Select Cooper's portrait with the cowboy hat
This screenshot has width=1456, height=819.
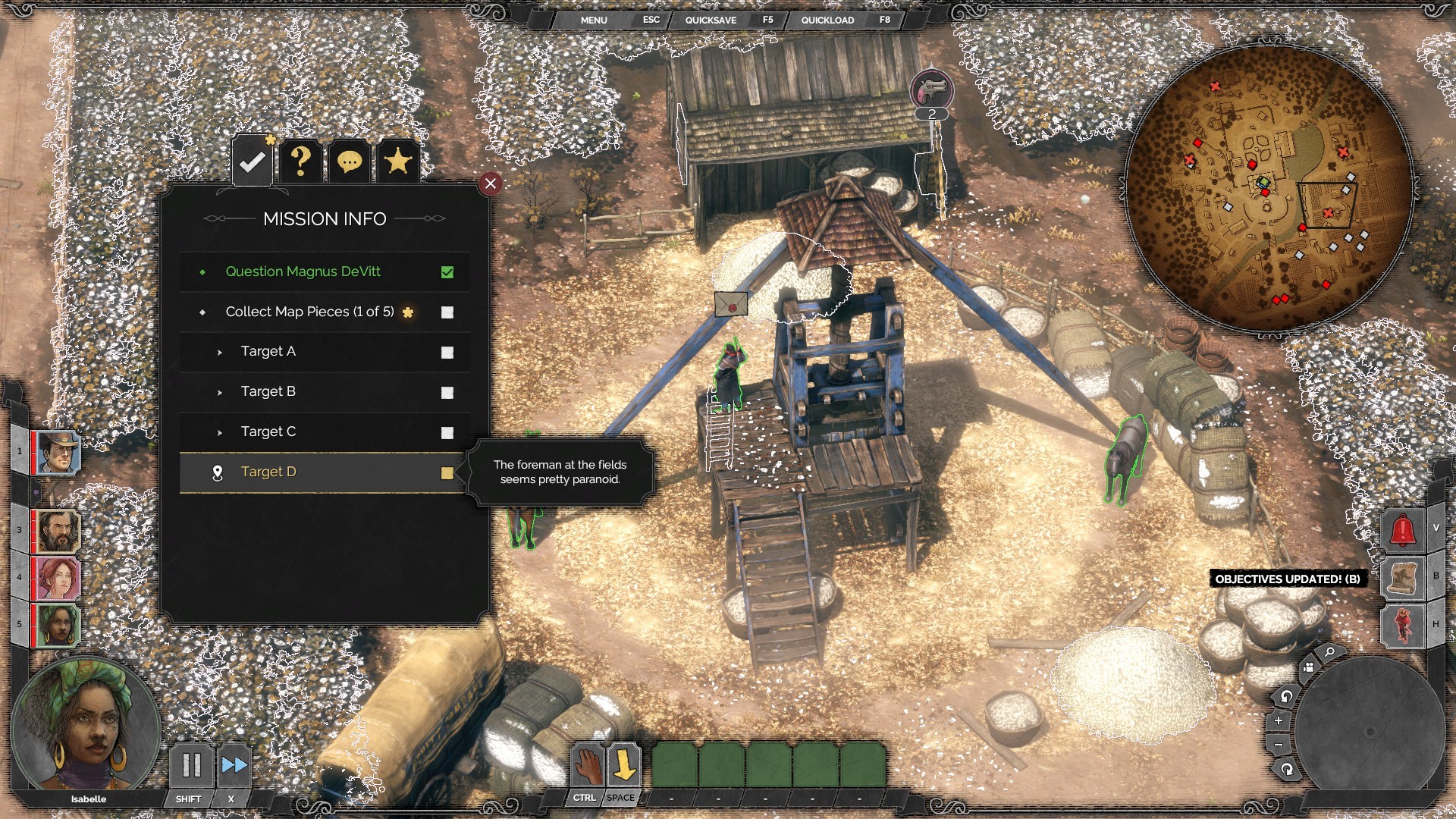(x=58, y=453)
